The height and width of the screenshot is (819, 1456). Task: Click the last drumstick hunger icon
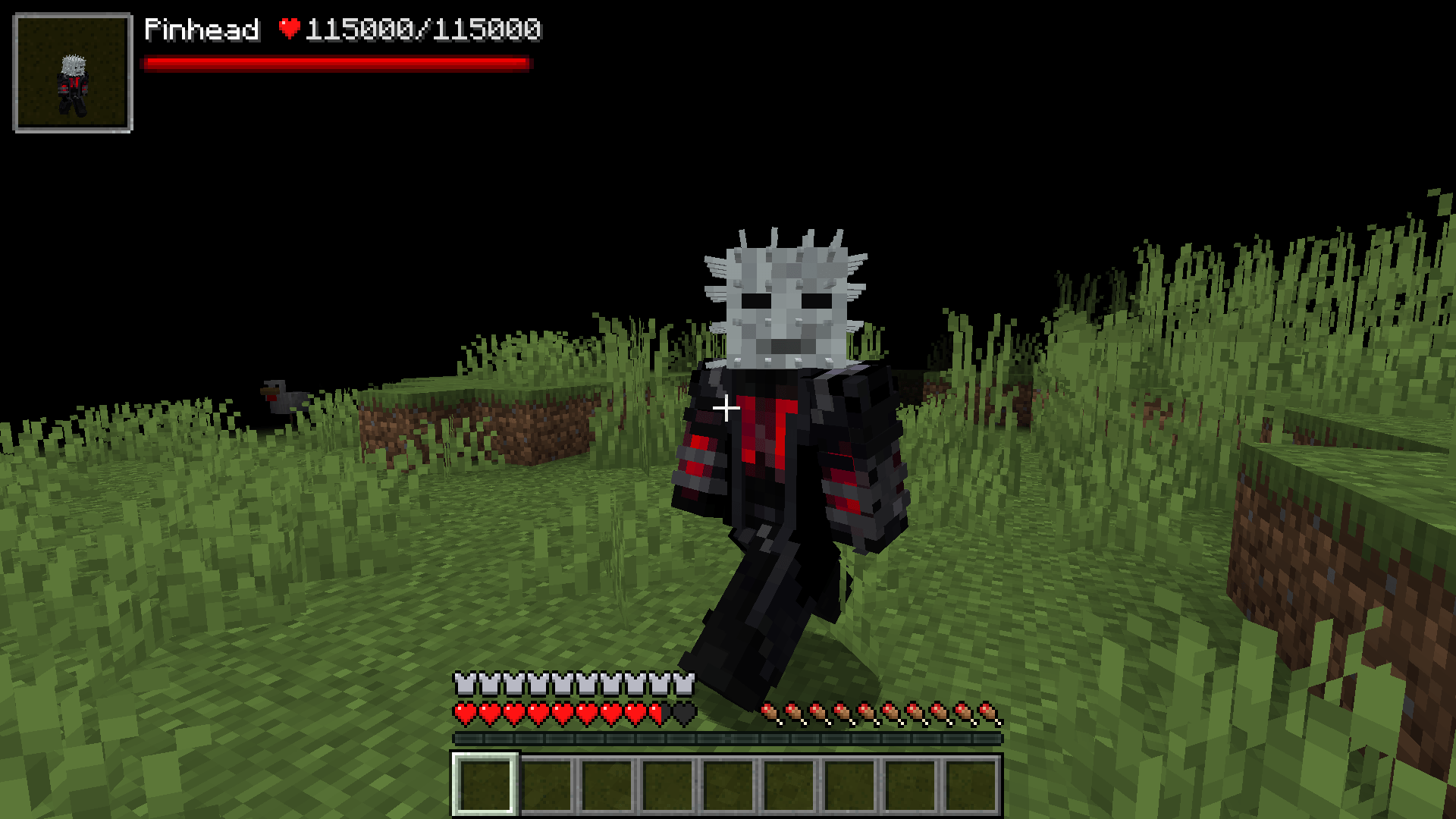click(987, 714)
